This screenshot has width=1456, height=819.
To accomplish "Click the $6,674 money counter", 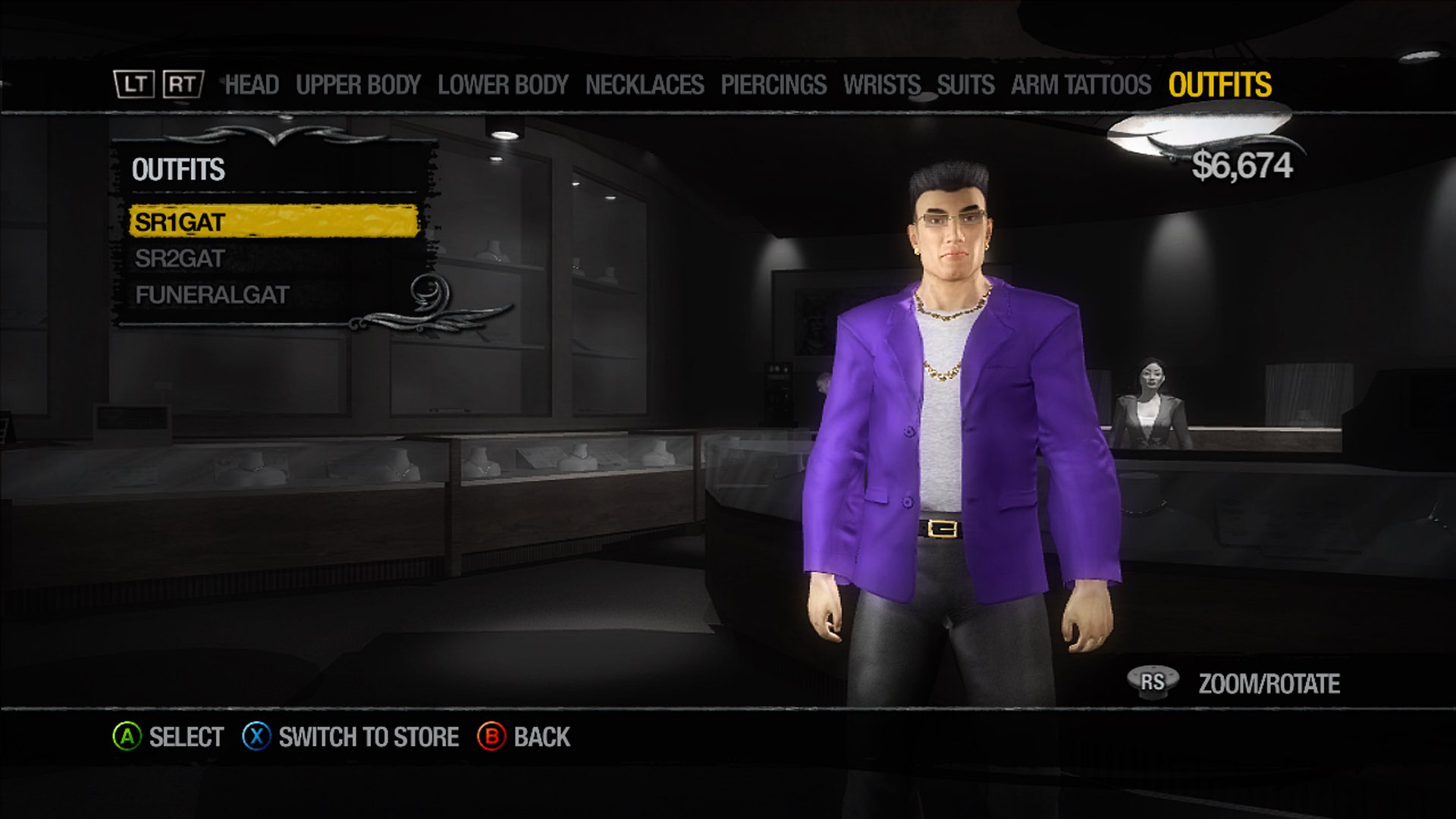I will pos(1243,164).
